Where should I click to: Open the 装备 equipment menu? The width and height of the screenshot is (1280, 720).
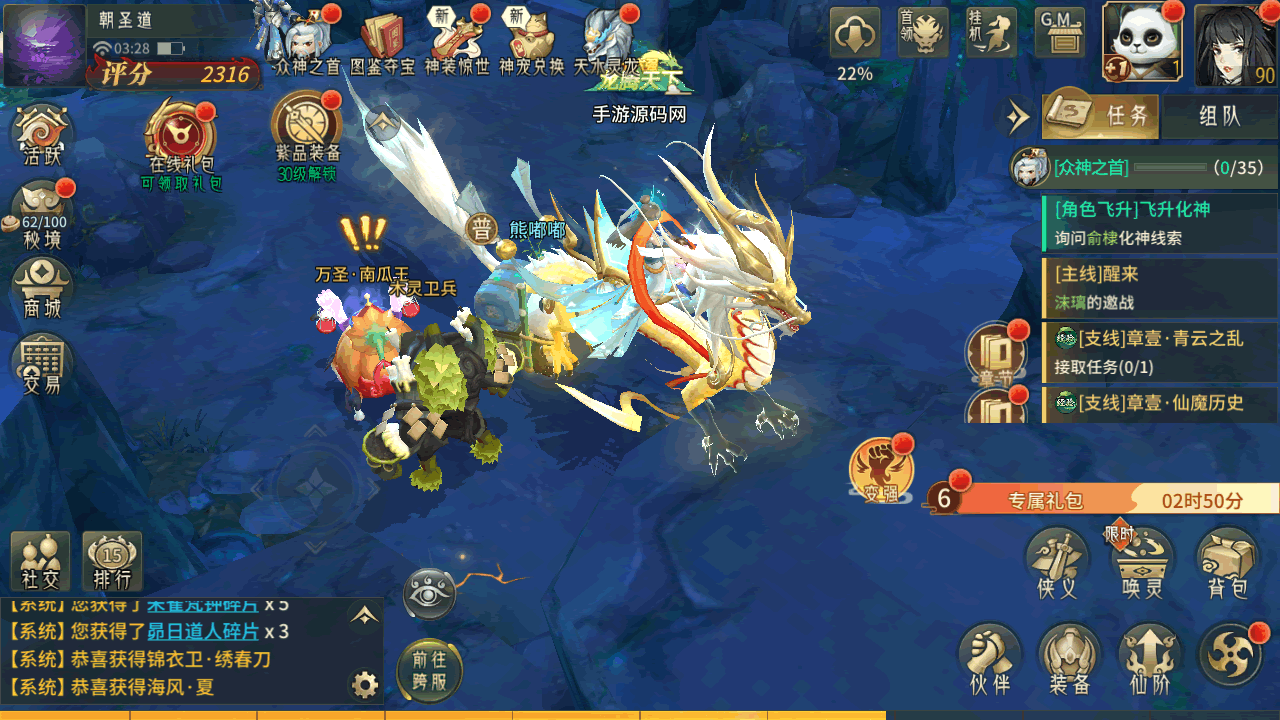pos(1069,661)
